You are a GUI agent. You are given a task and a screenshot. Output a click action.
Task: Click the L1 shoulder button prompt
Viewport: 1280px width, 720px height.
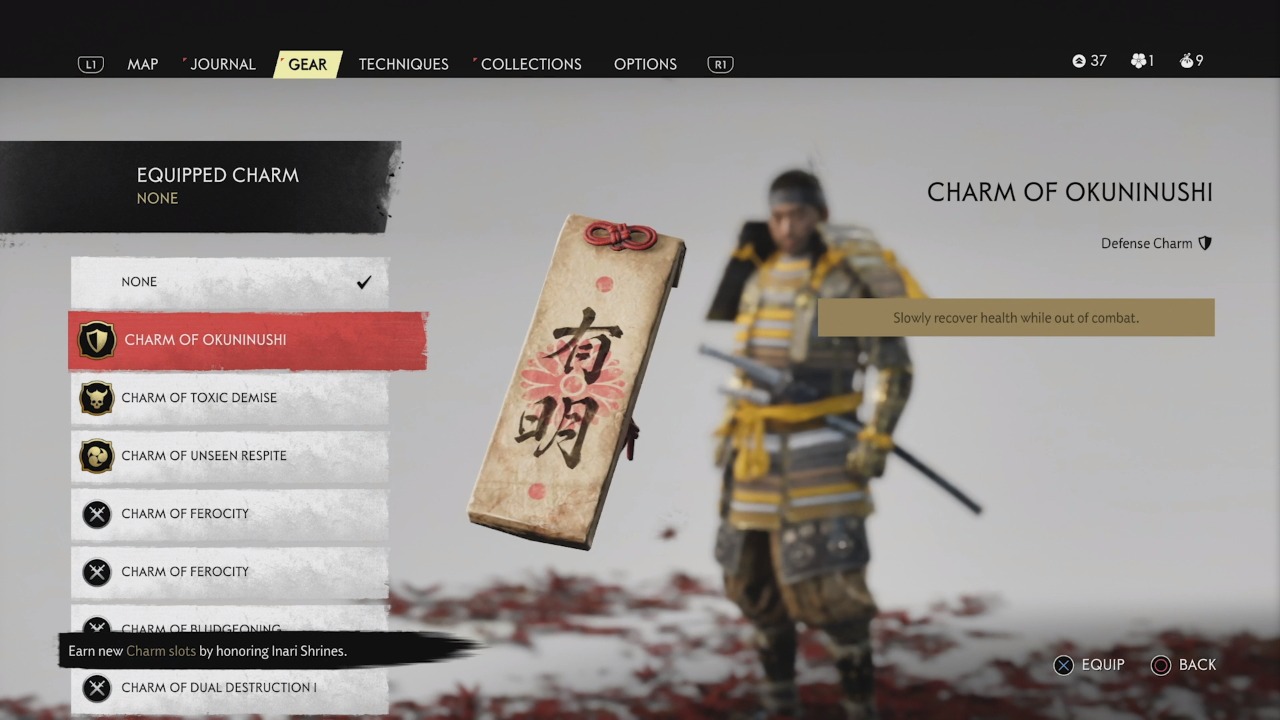coord(90,63)
